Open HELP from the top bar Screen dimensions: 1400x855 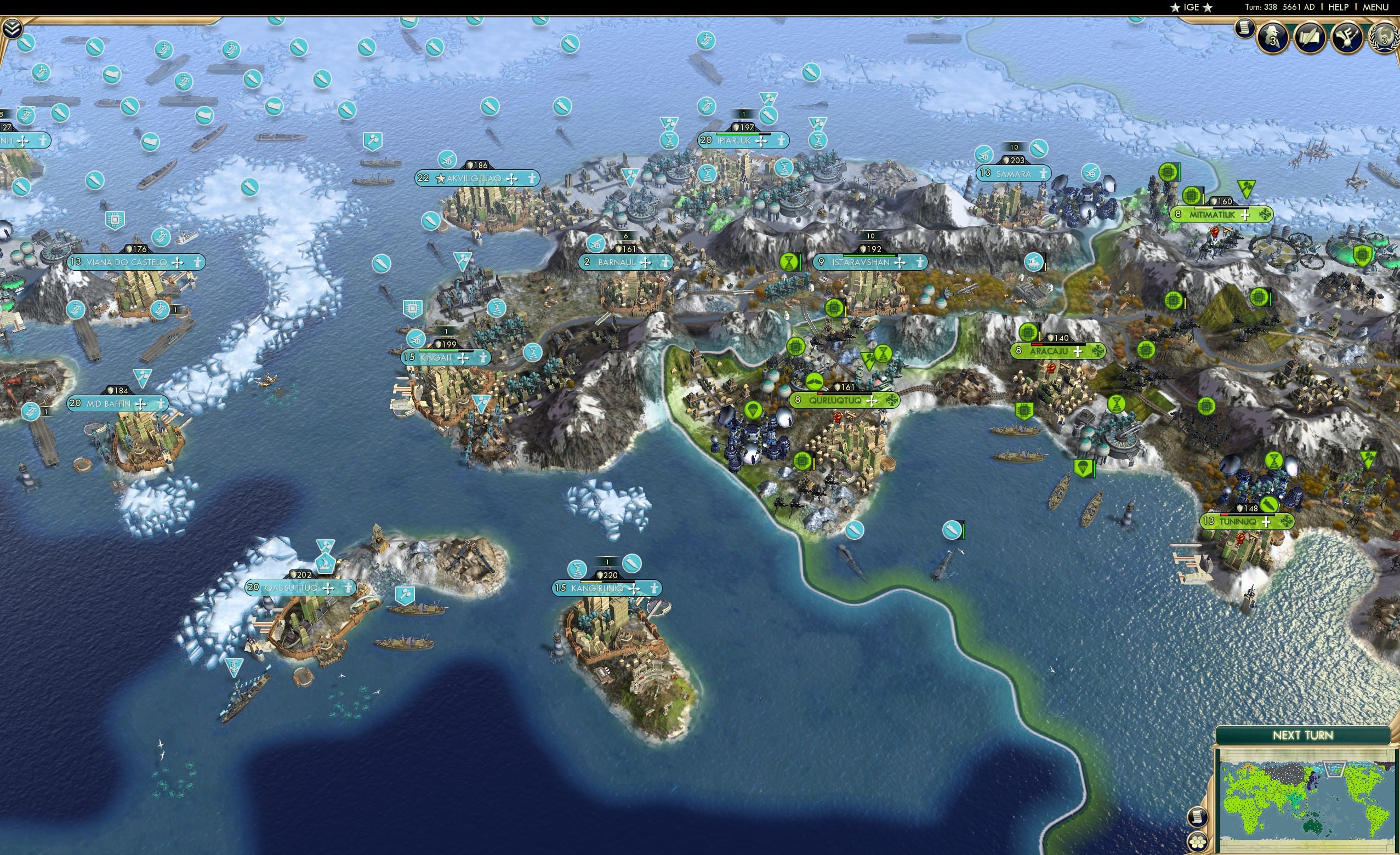click(1339, 7)
